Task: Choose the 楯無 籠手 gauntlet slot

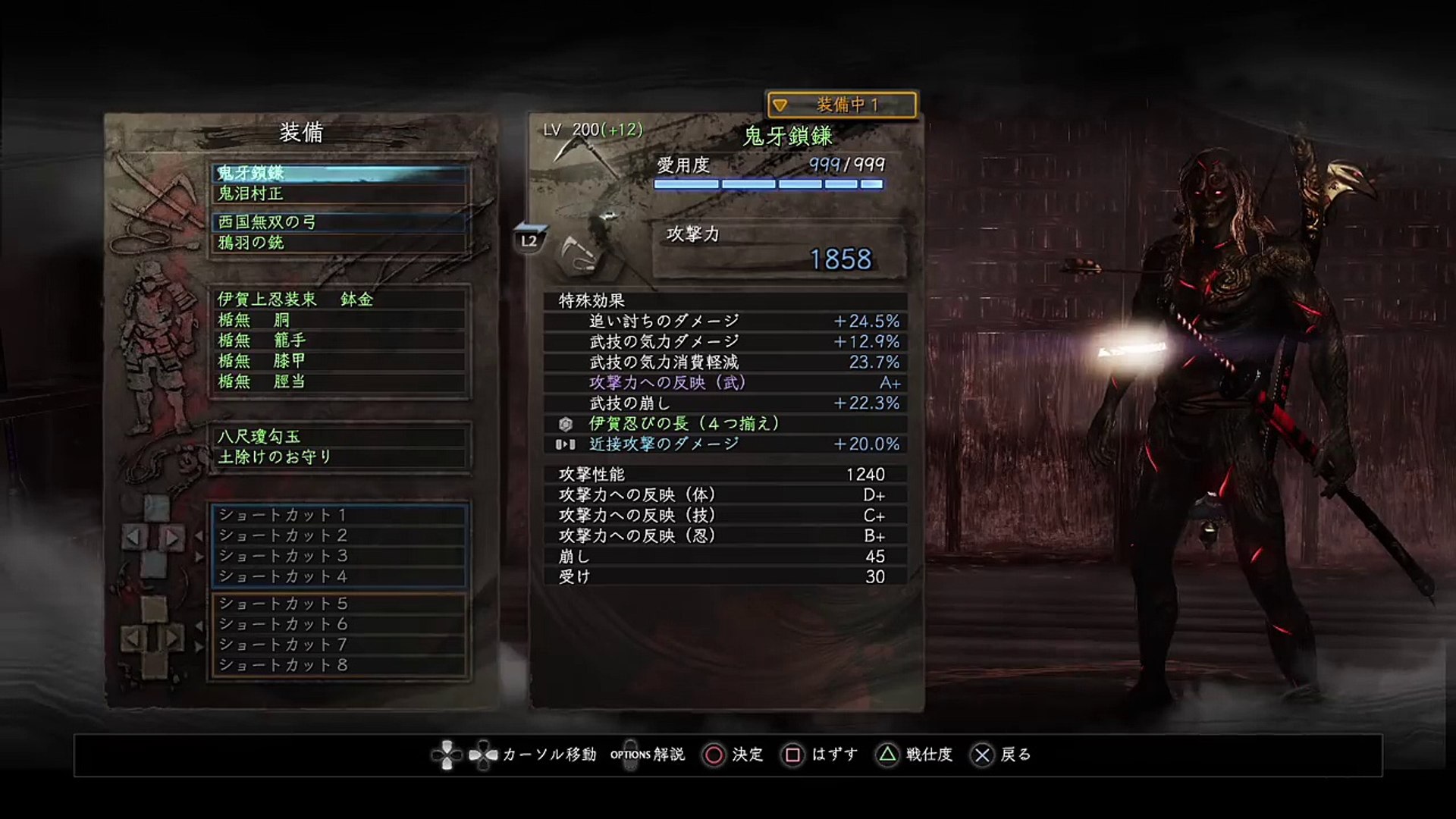Action: coord(339,340)
